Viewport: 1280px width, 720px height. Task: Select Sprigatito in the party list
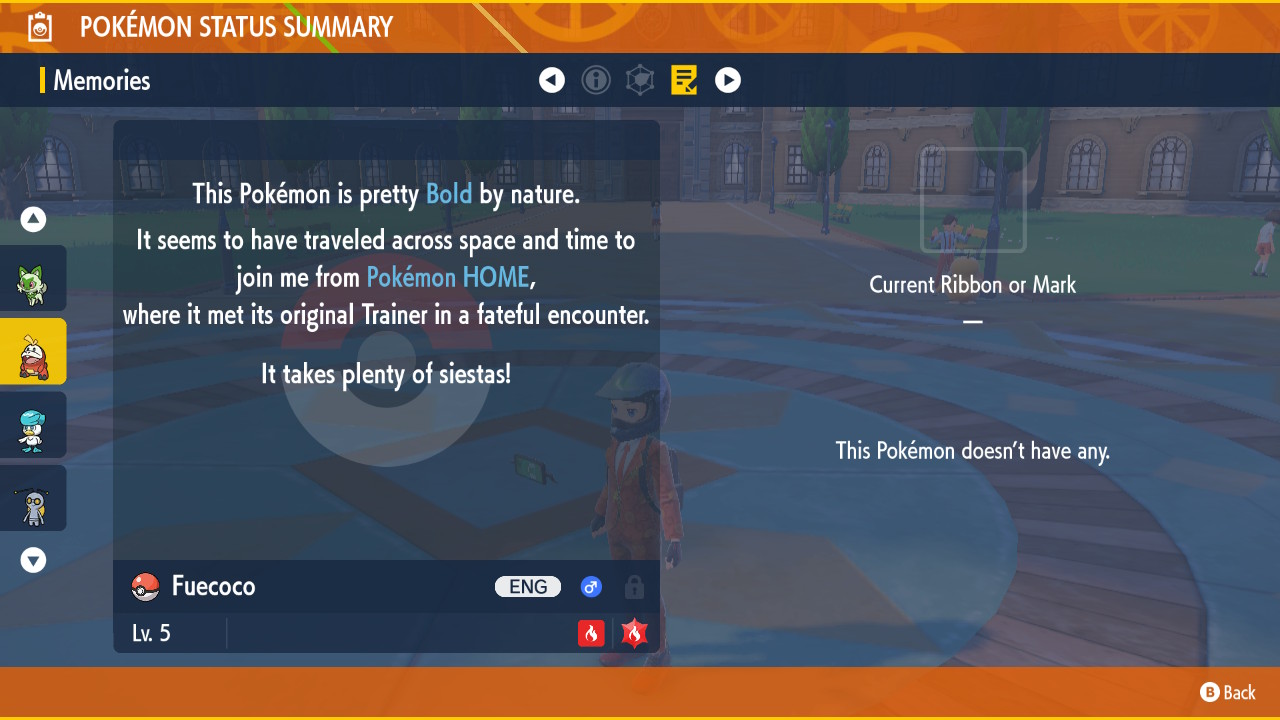[x=33, y=279]
